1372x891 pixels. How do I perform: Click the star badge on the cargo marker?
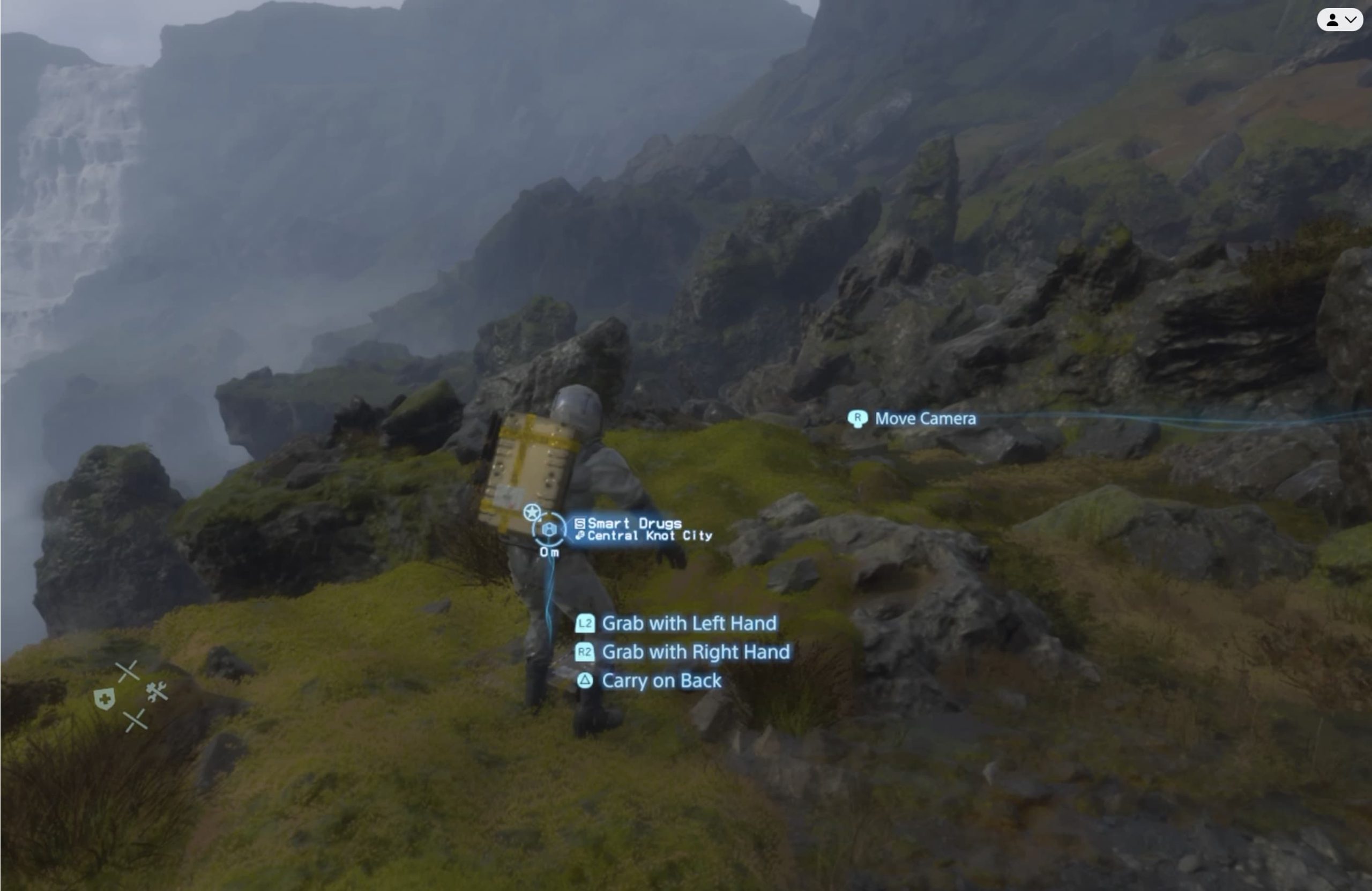point(532,511)
